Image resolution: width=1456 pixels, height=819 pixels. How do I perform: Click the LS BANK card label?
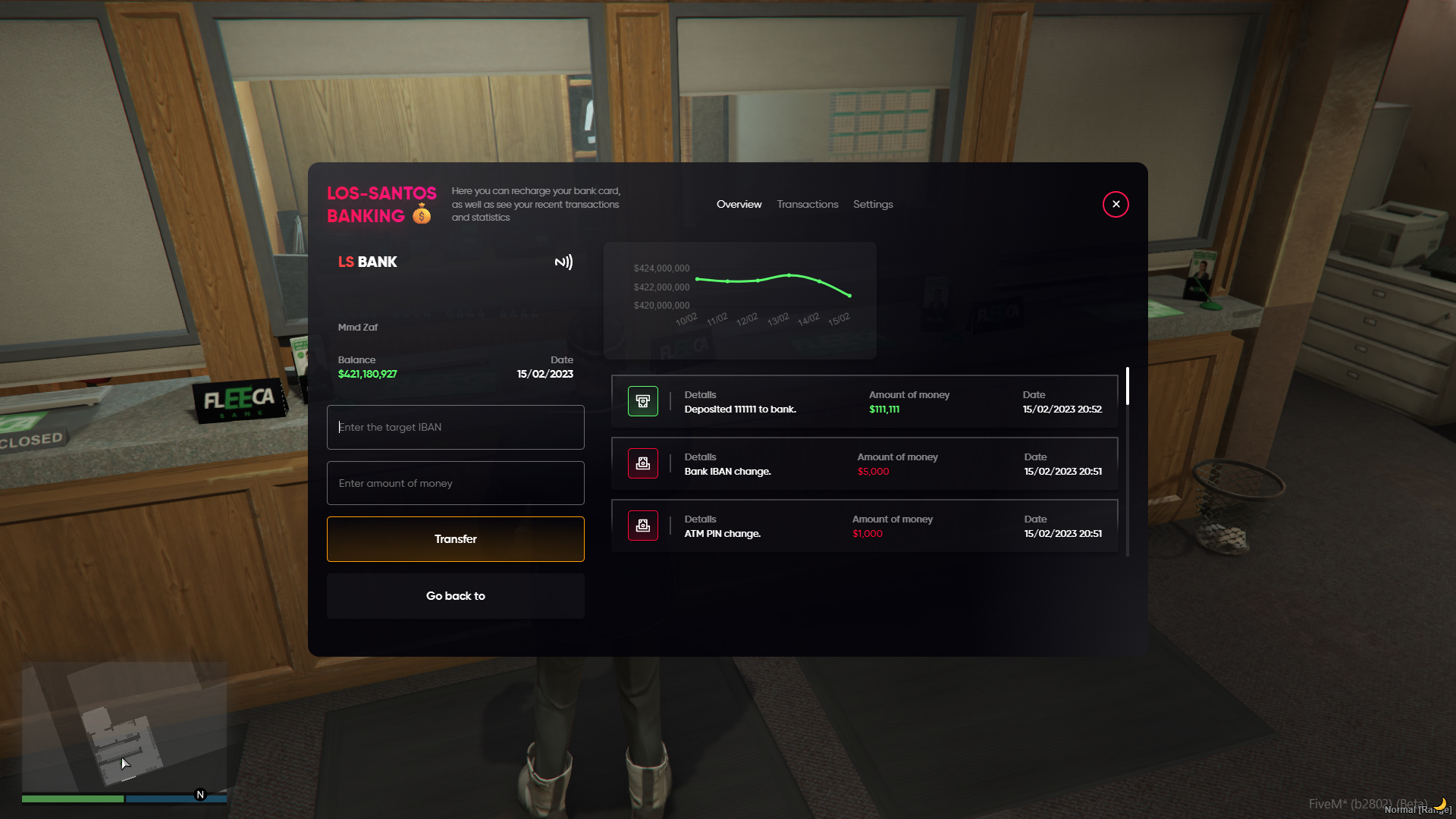pyautogui.click(x=367, y=262)
